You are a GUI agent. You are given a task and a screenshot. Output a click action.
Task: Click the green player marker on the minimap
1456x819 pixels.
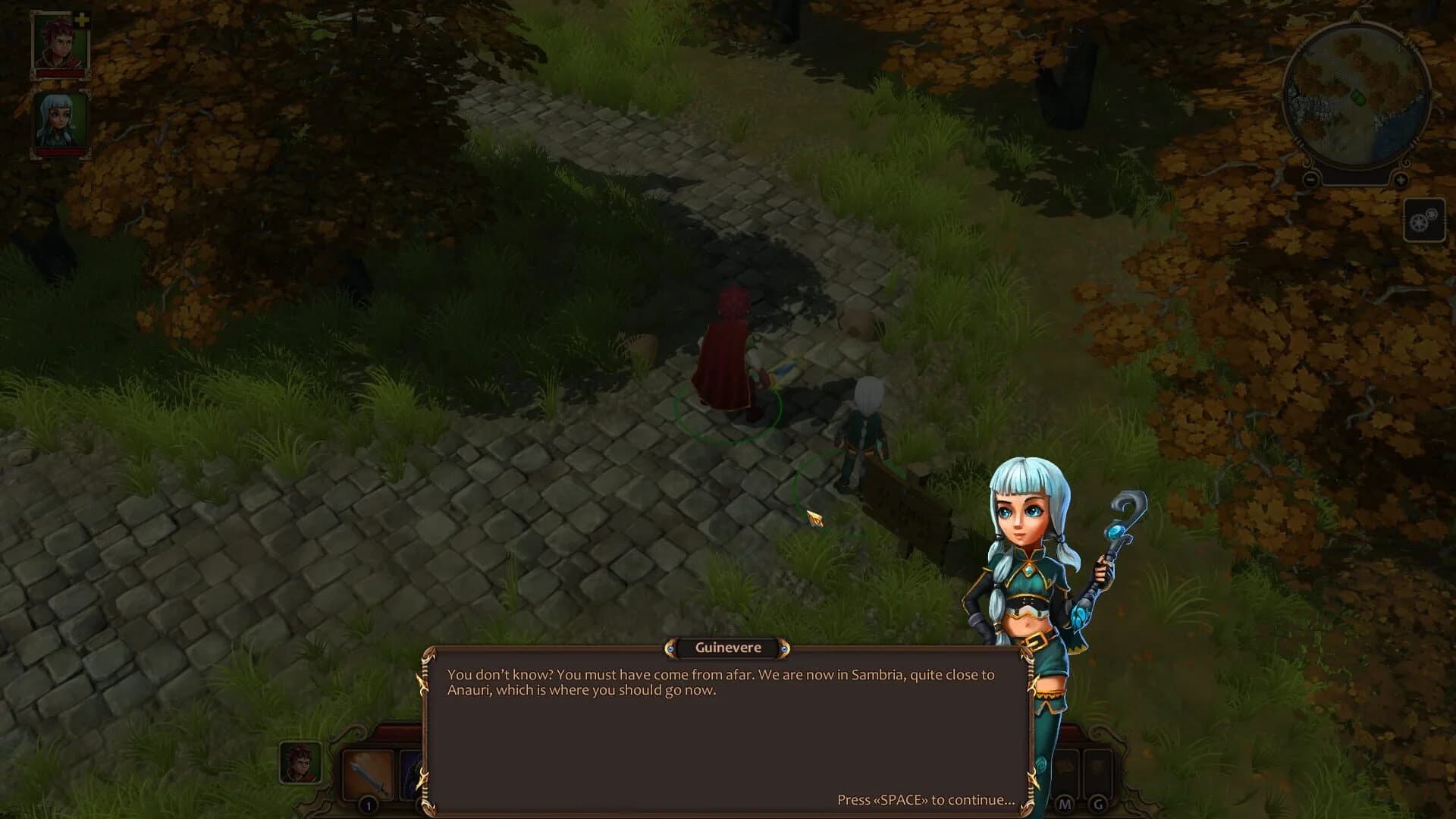(x=1358, y=97)
